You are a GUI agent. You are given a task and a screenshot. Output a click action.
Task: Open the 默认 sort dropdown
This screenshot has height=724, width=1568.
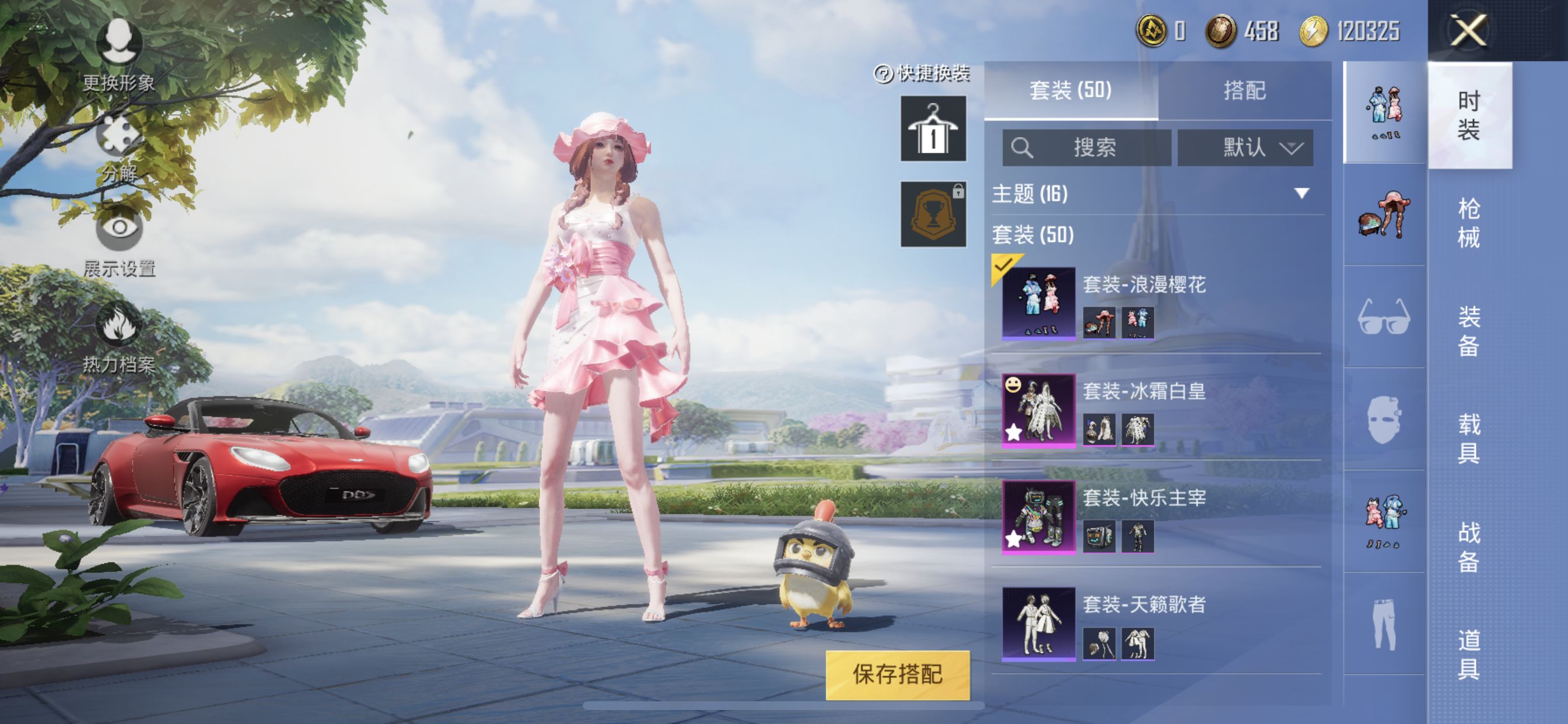(x=1245, y=147)
